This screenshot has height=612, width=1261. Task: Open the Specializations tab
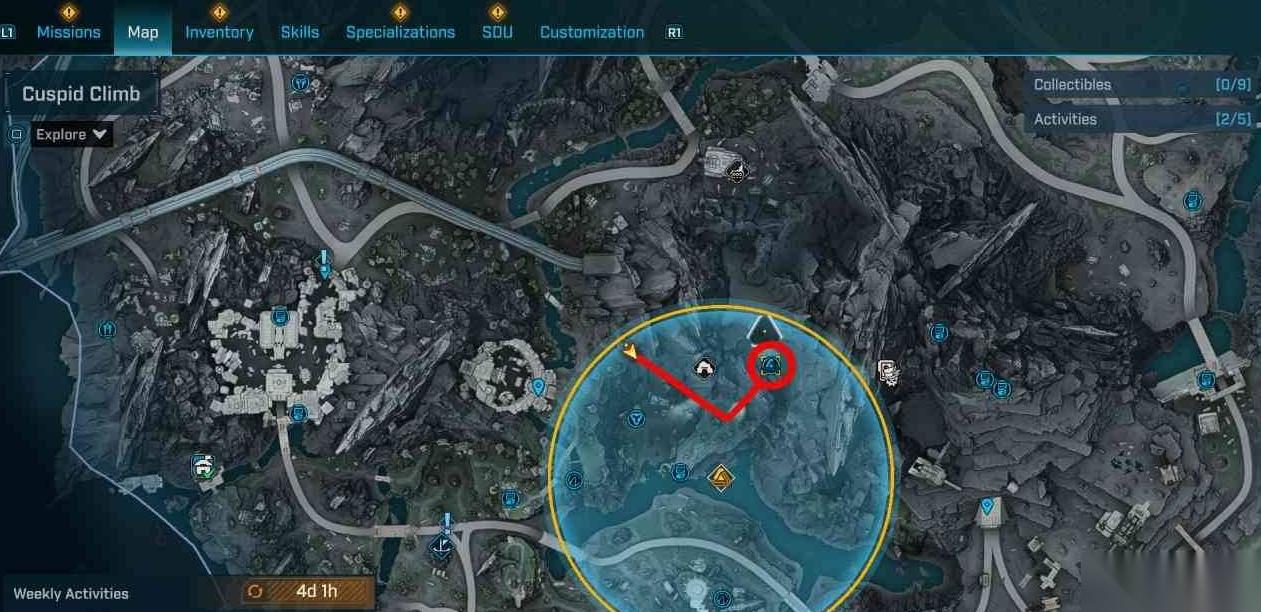click(x=400, y=32)
